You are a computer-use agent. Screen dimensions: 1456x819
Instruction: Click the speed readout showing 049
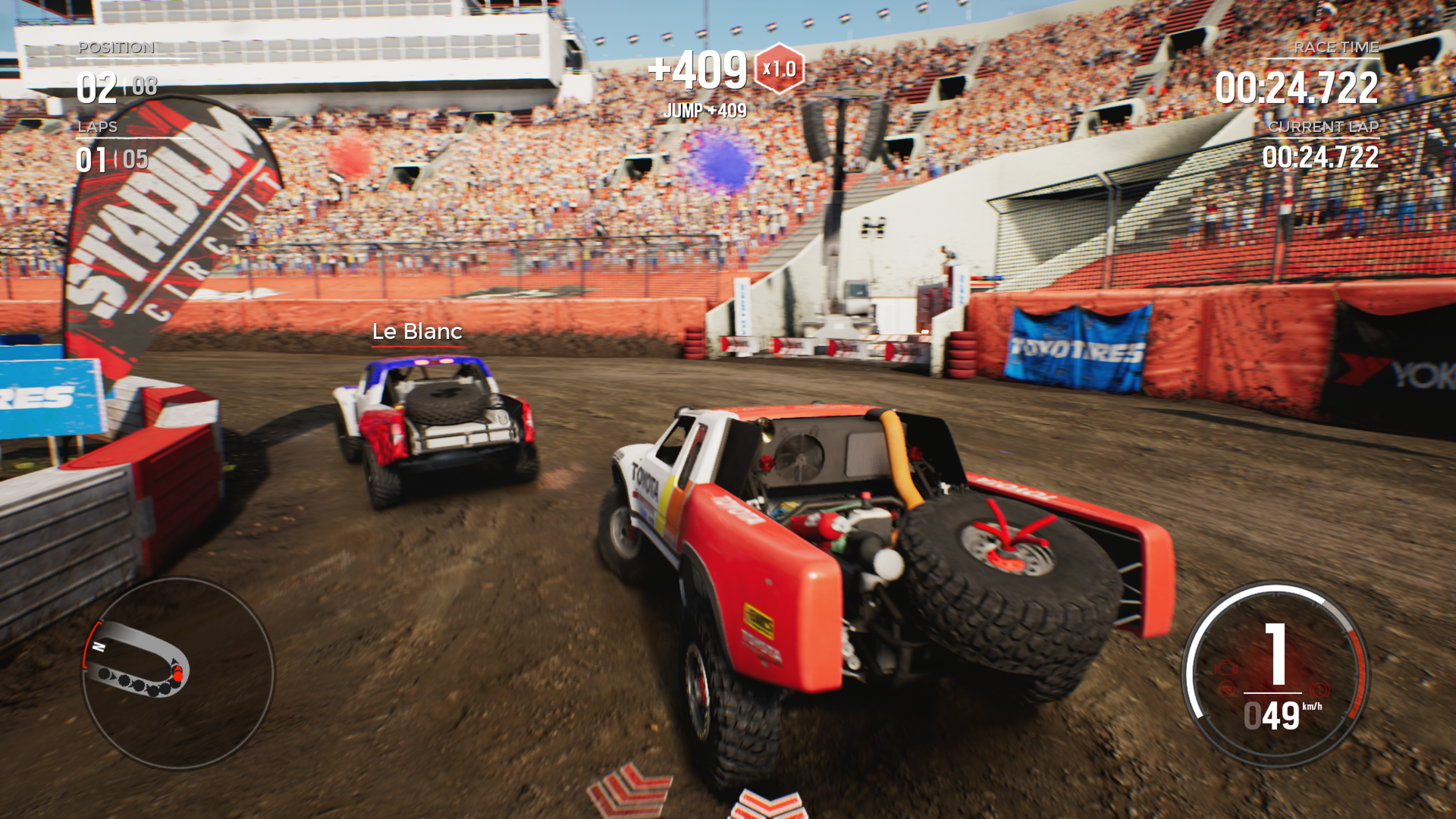pyautogui.click(x=1272, y=715)
